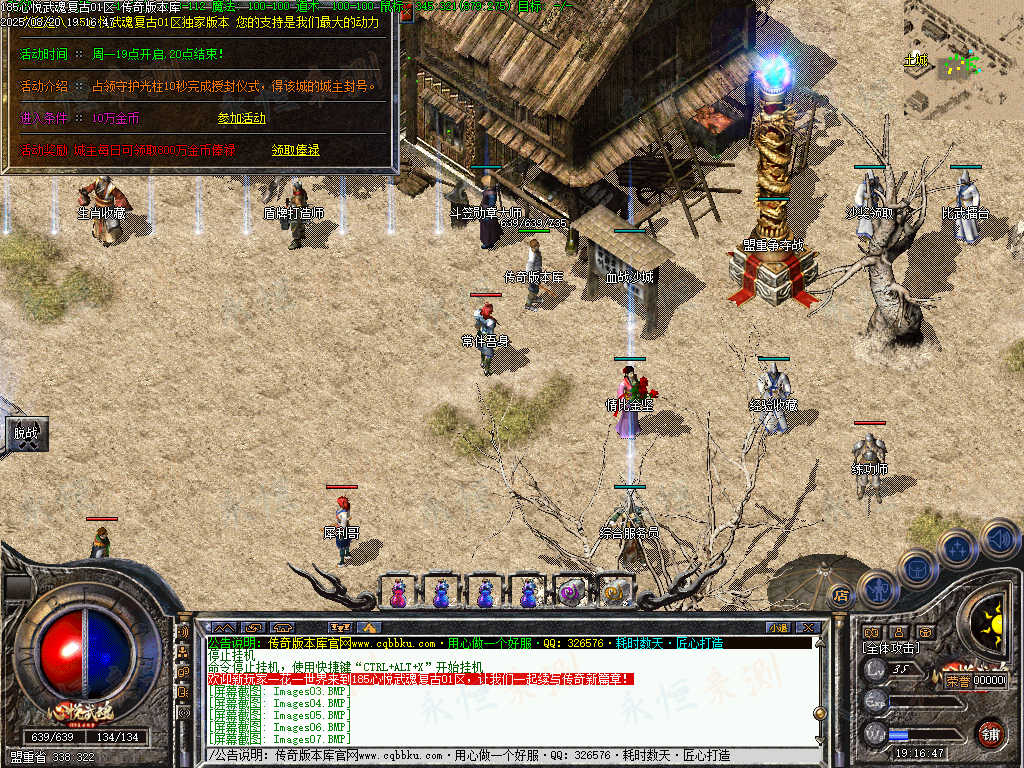Use the golden scroll in the belt

tap(614, 593)
